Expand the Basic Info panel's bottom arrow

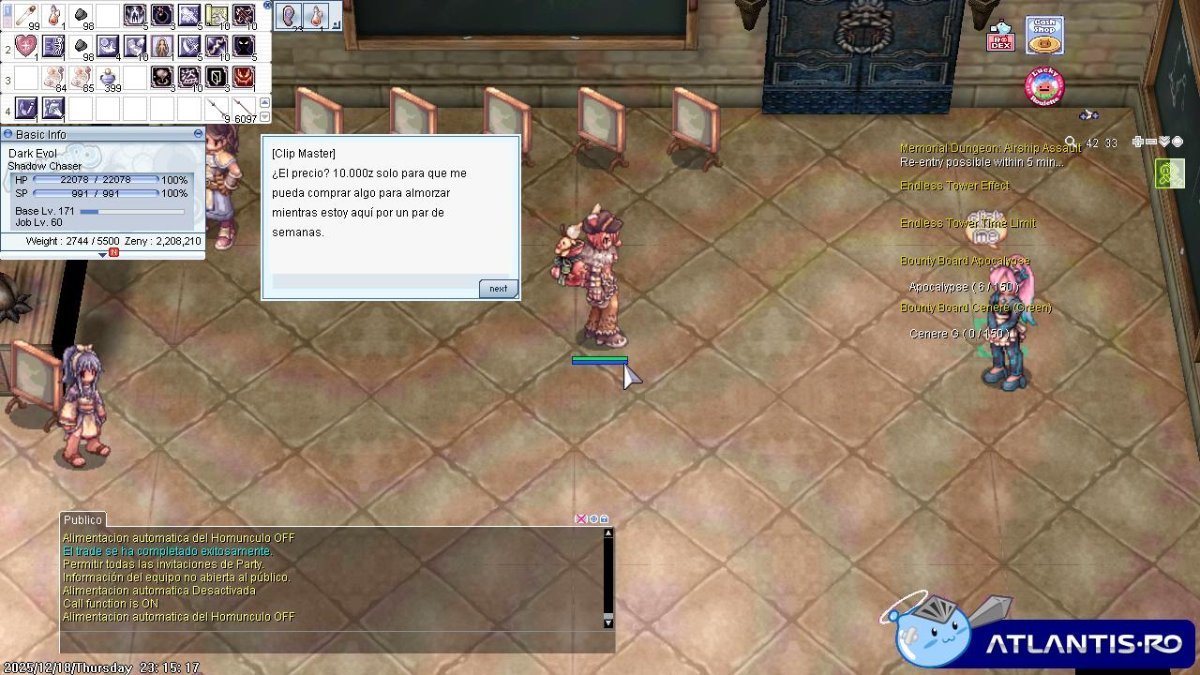coord(102,254)
